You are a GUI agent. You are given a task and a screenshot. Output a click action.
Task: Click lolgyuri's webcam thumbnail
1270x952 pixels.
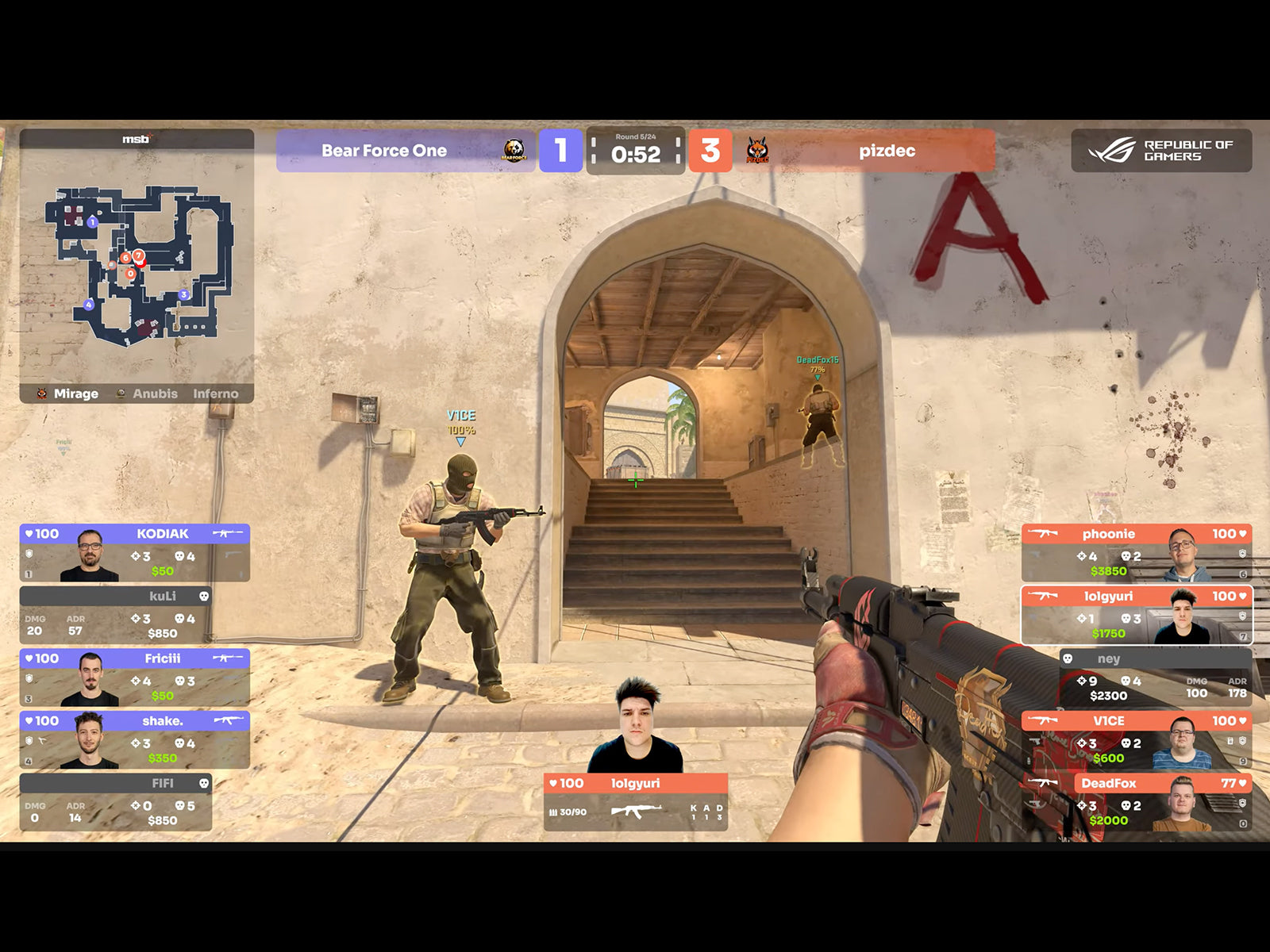(x=636, y=727)
